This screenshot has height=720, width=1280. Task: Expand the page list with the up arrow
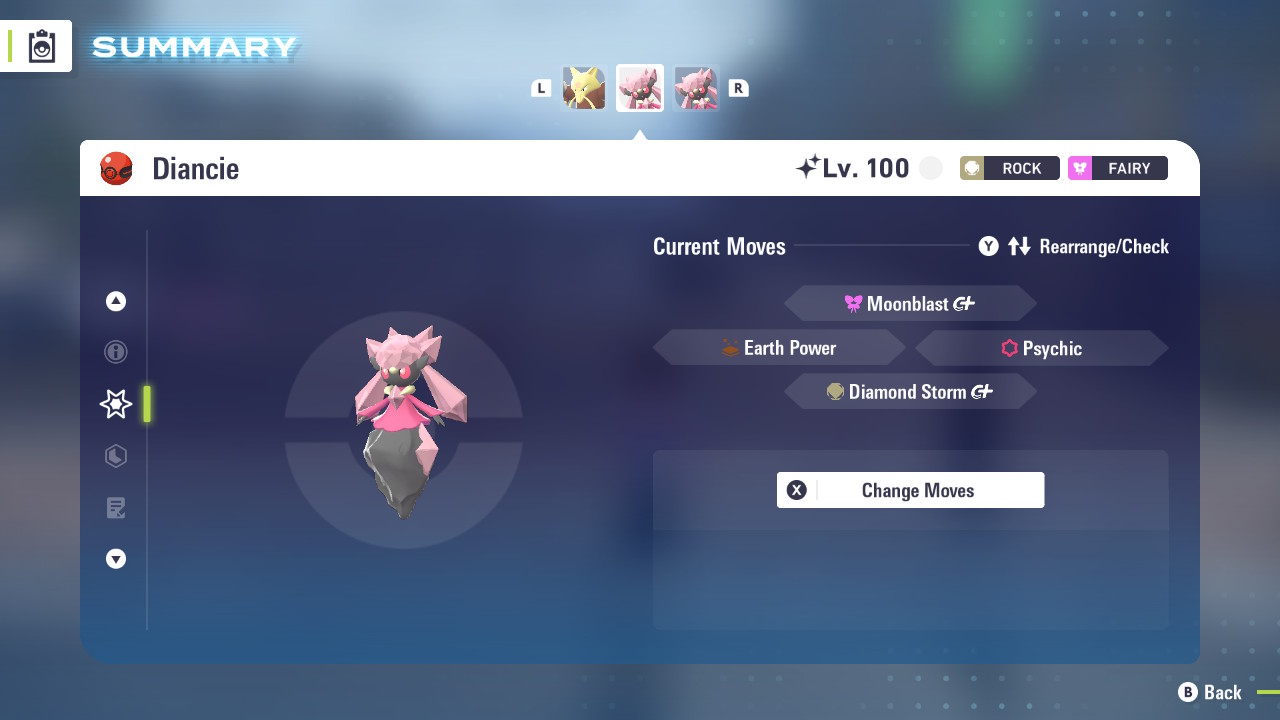(115, 300)
